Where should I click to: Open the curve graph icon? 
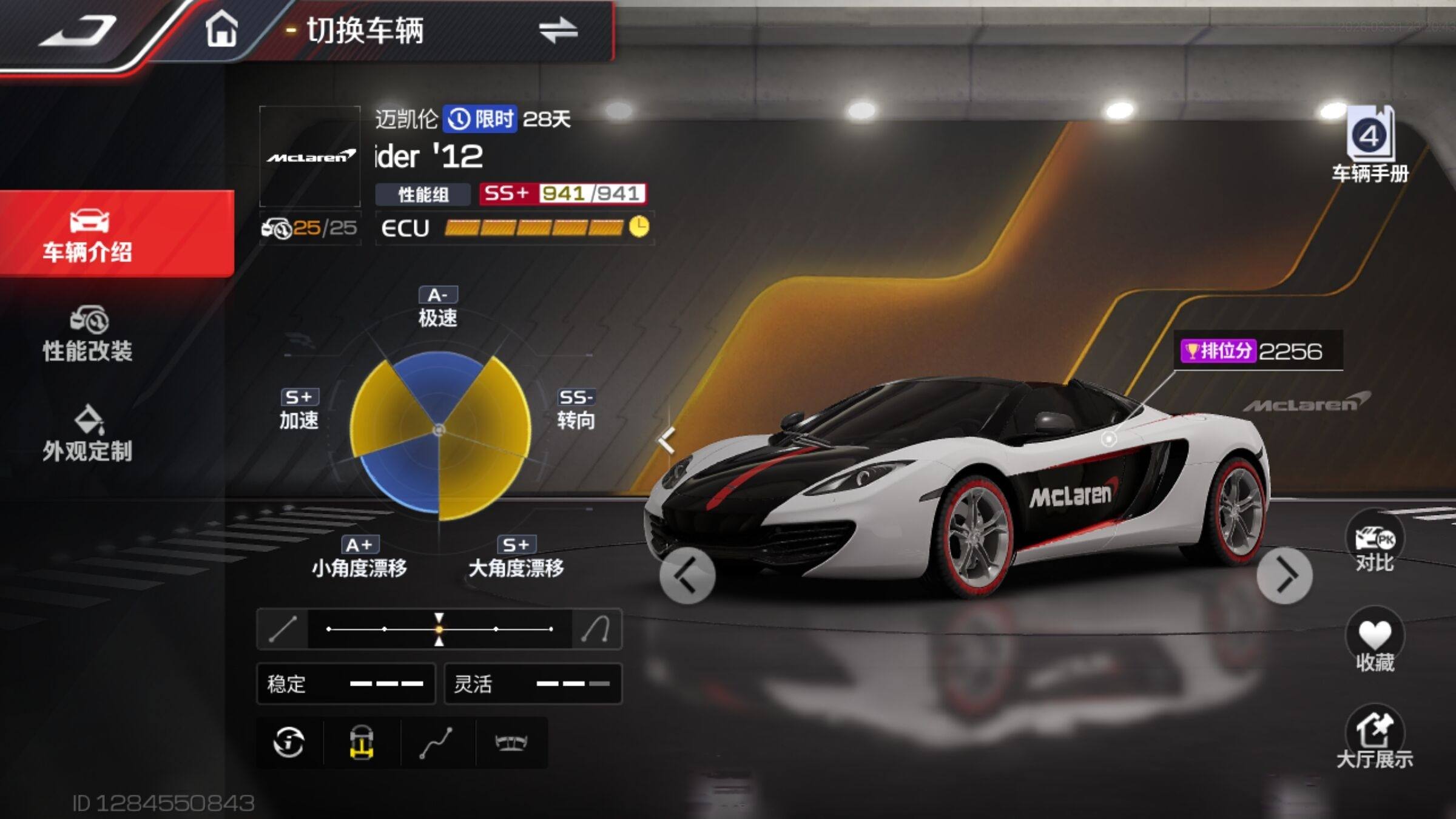pos(436,743)
